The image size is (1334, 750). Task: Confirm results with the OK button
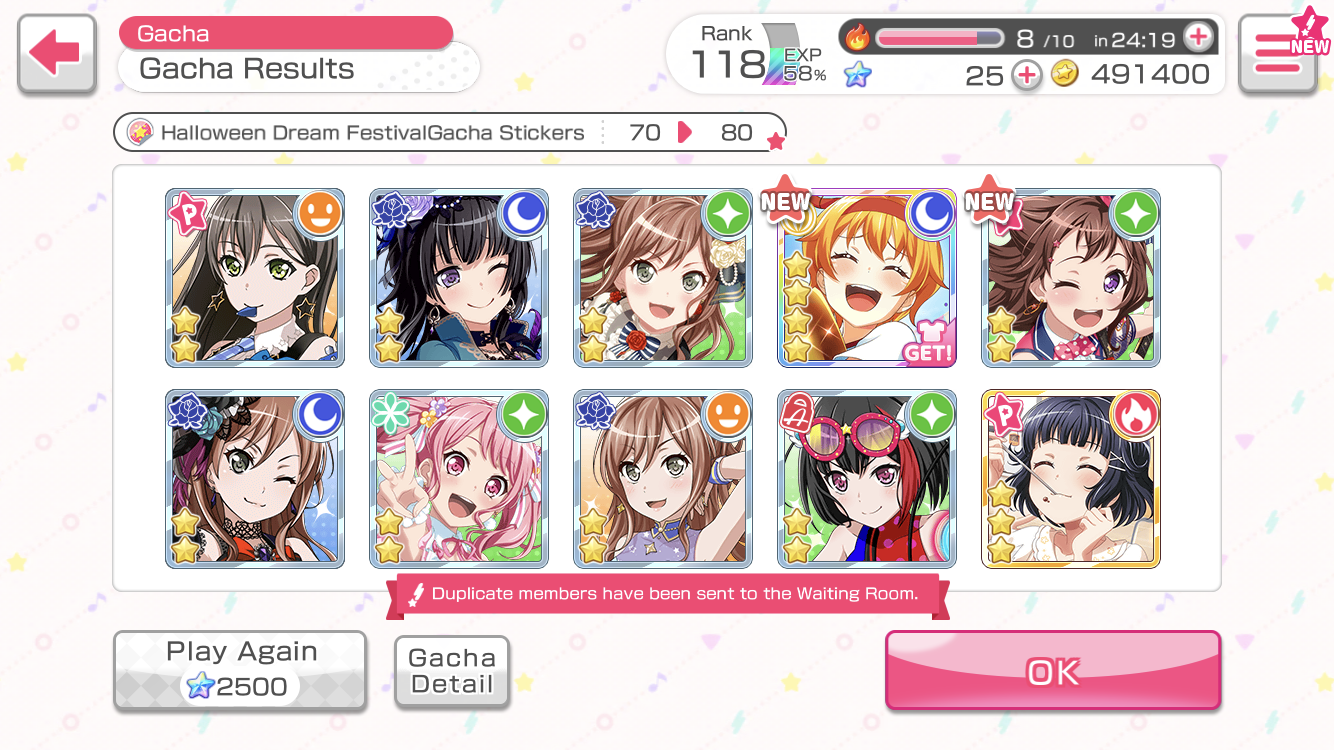pos(1052,671)
